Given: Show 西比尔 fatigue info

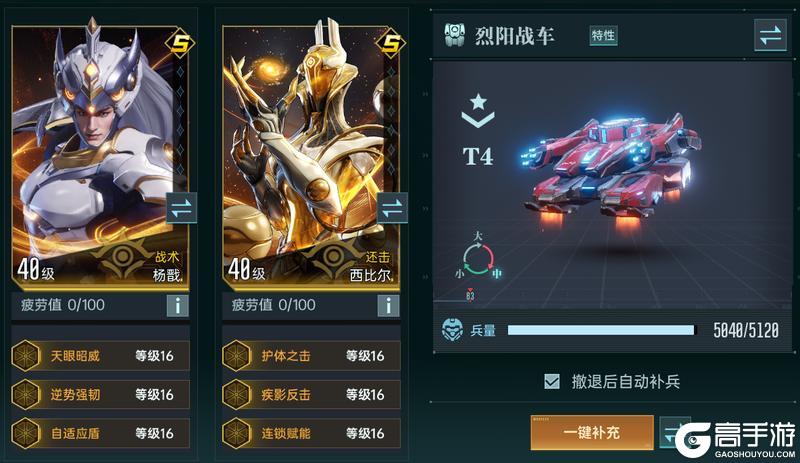Looking at the screenshot, I should (389, 305).
